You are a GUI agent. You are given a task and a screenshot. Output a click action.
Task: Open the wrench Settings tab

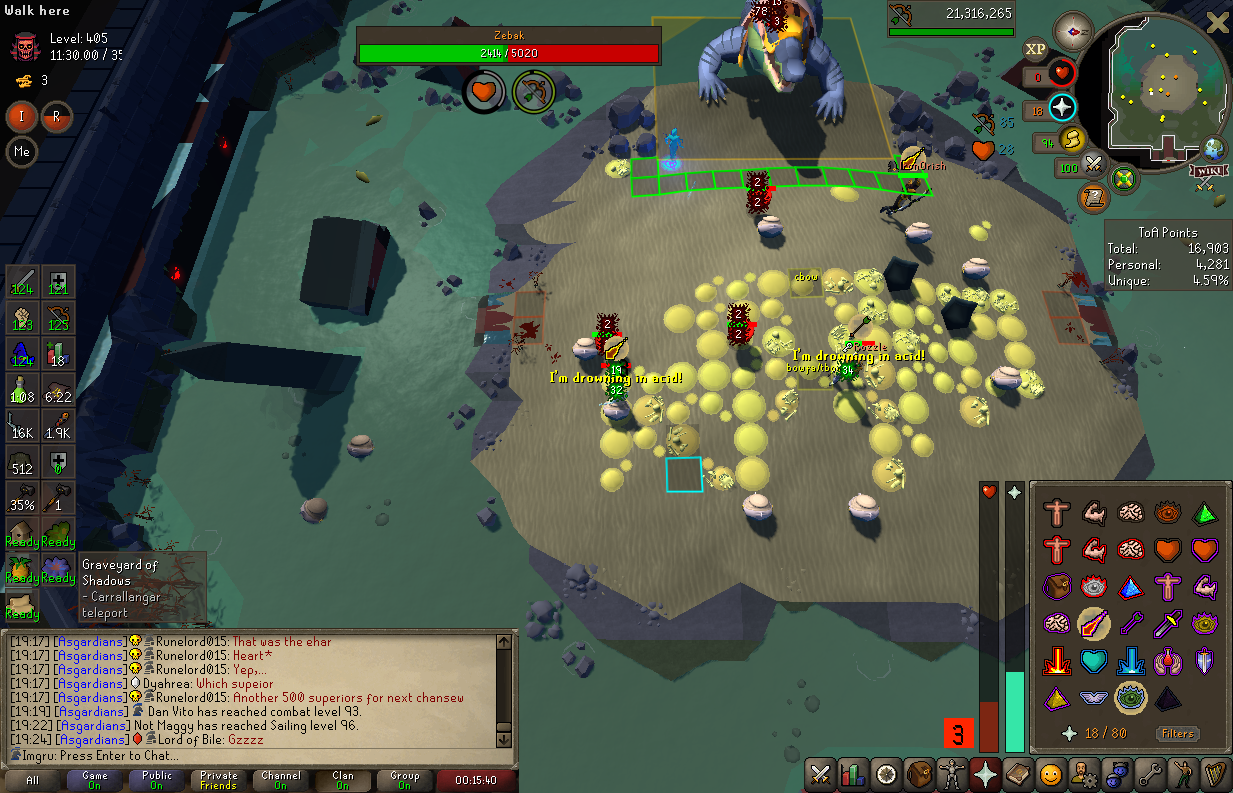[1150, 774]
